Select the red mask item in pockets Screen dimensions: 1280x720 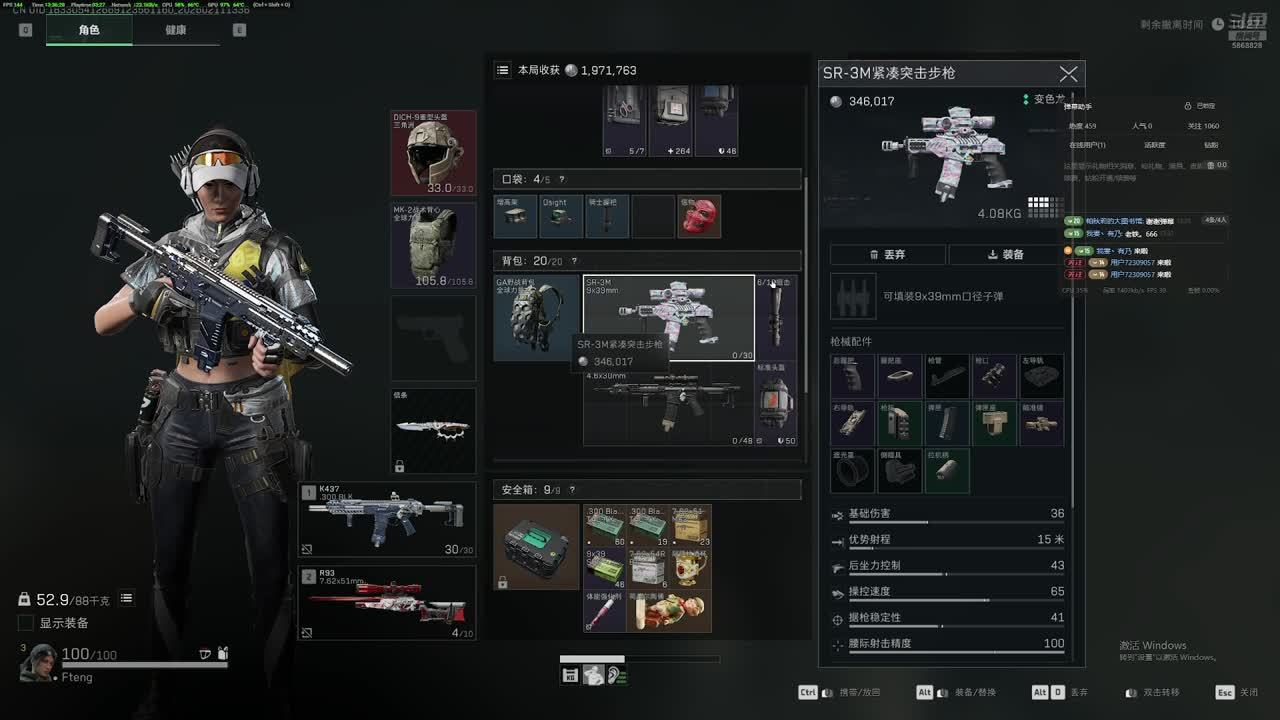tap(699, 217)
